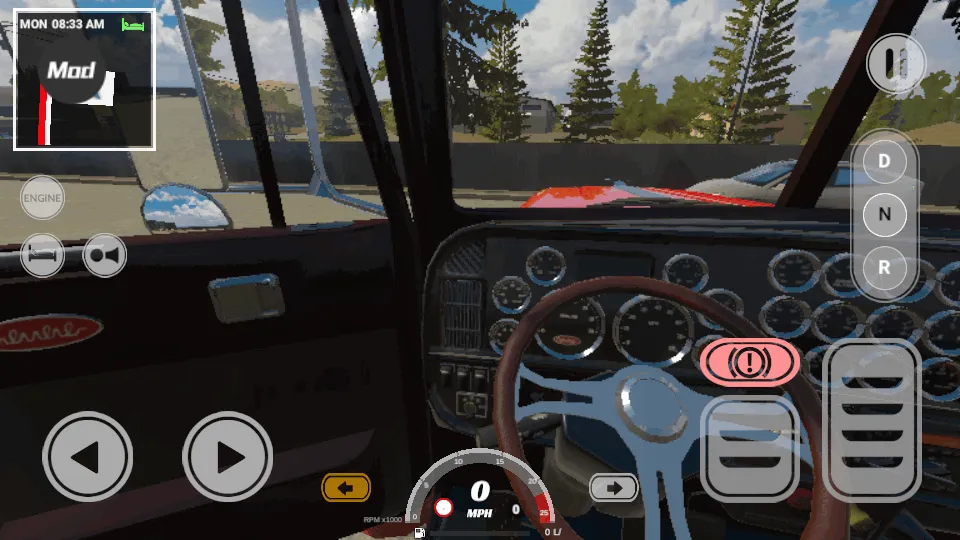This screenshot has width=960, height=540.
Task: Tap the trailer coupling icon button
Action: [x=42, y=255]
